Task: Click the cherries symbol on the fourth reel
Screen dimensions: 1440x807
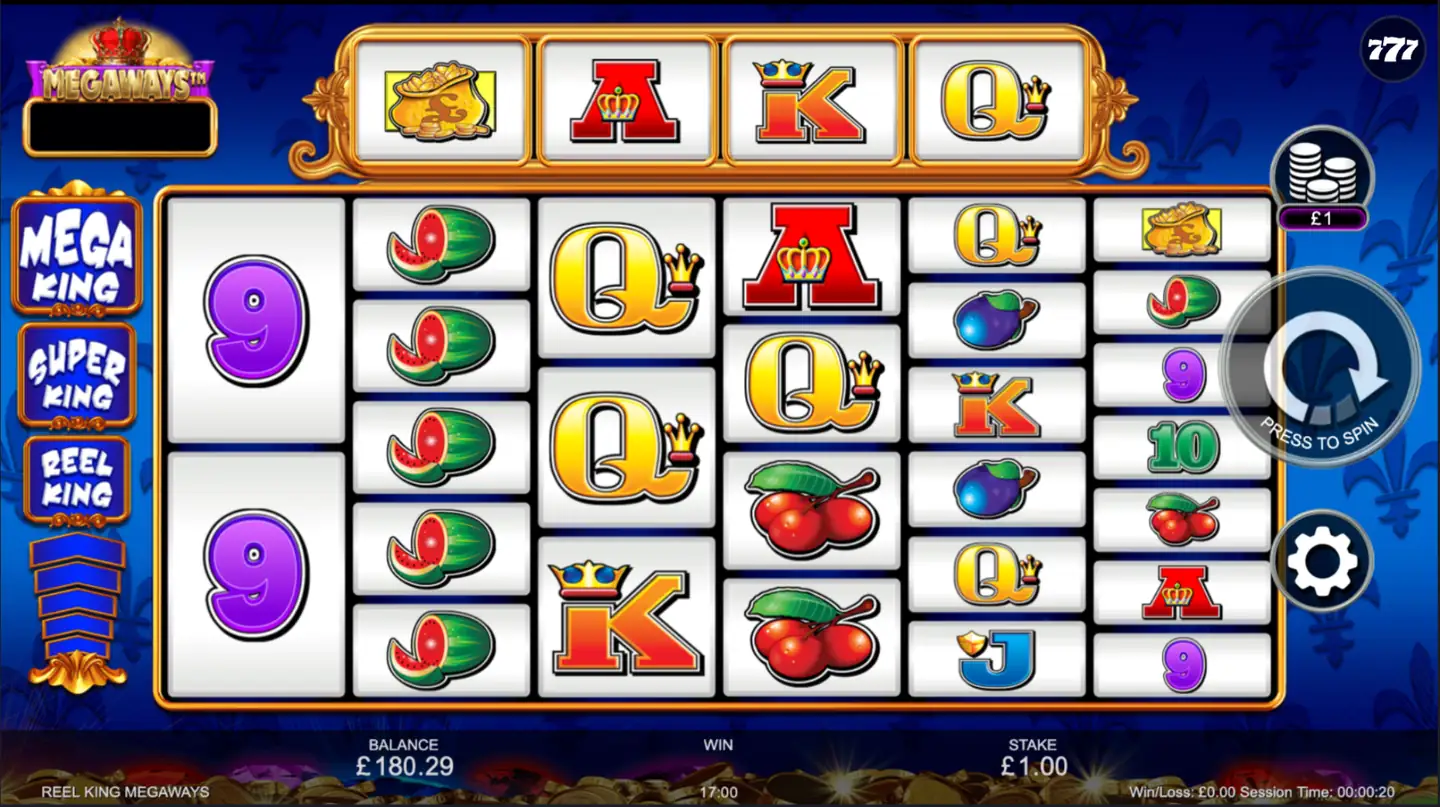Action: (x=812, y=510)
